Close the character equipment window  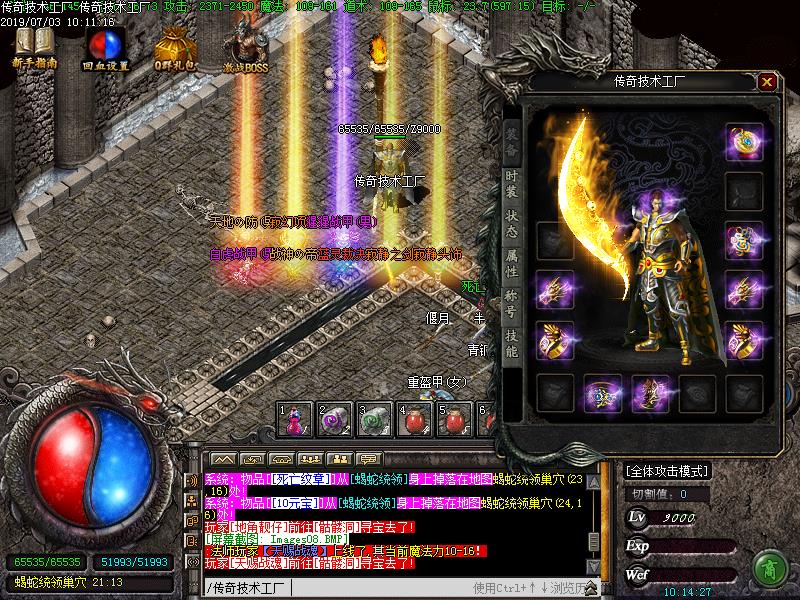tap(767, 82)
